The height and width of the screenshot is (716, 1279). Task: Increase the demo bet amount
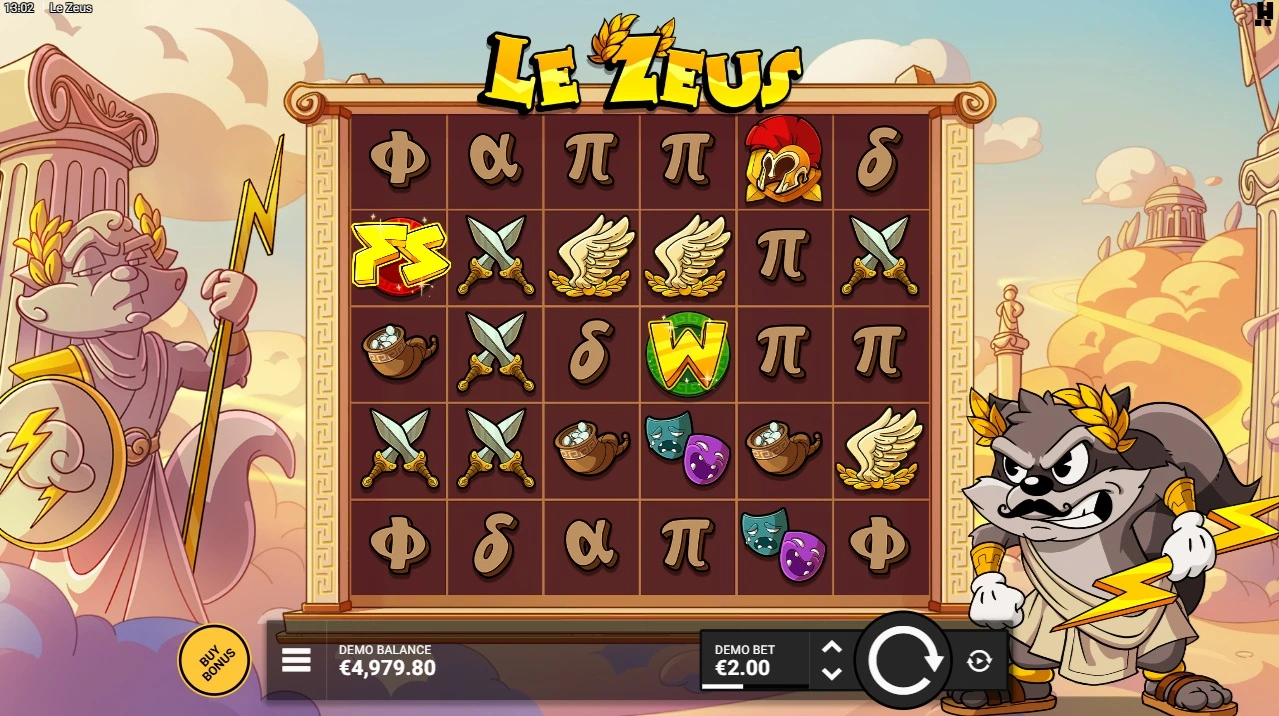pyautogui.click(x=831, y=647)
